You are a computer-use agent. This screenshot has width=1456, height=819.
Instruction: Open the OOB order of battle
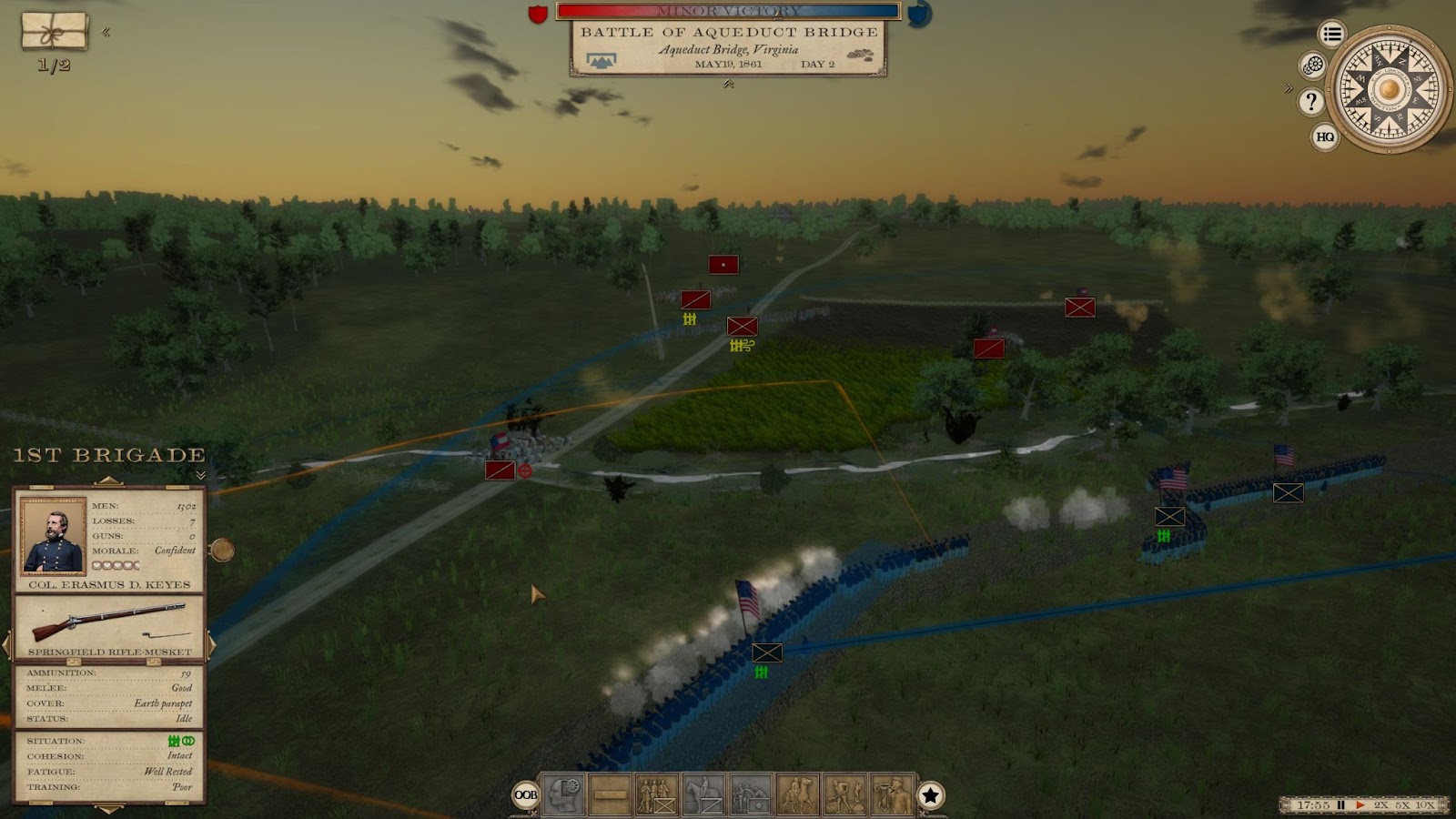point(526,795)
